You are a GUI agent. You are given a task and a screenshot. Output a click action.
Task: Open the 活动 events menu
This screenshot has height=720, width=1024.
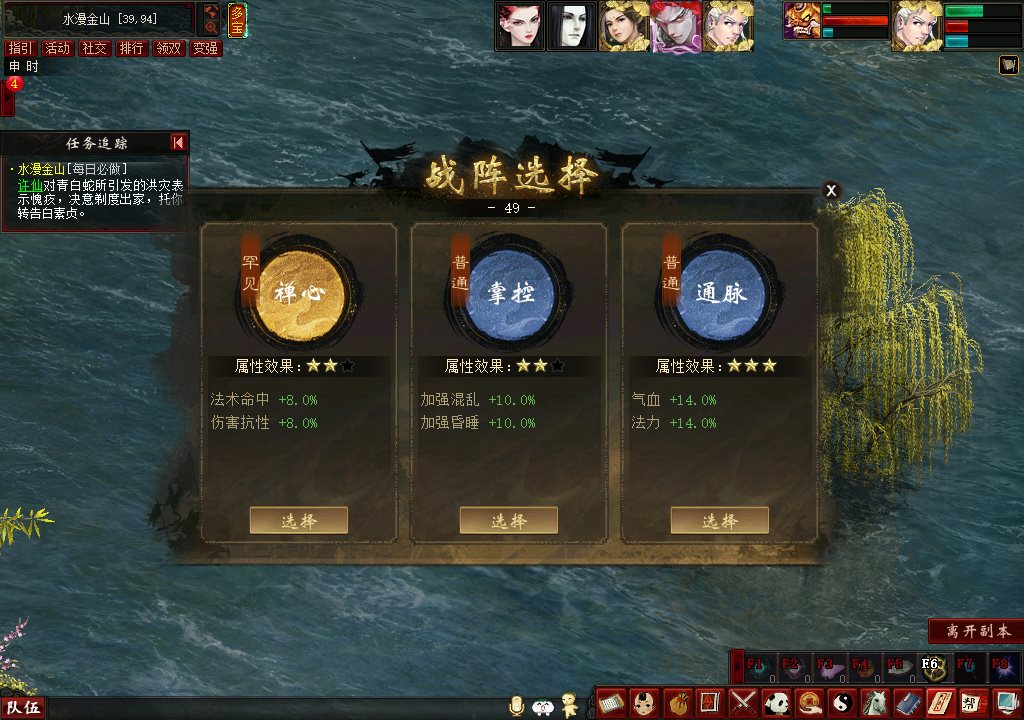point(57,48)
